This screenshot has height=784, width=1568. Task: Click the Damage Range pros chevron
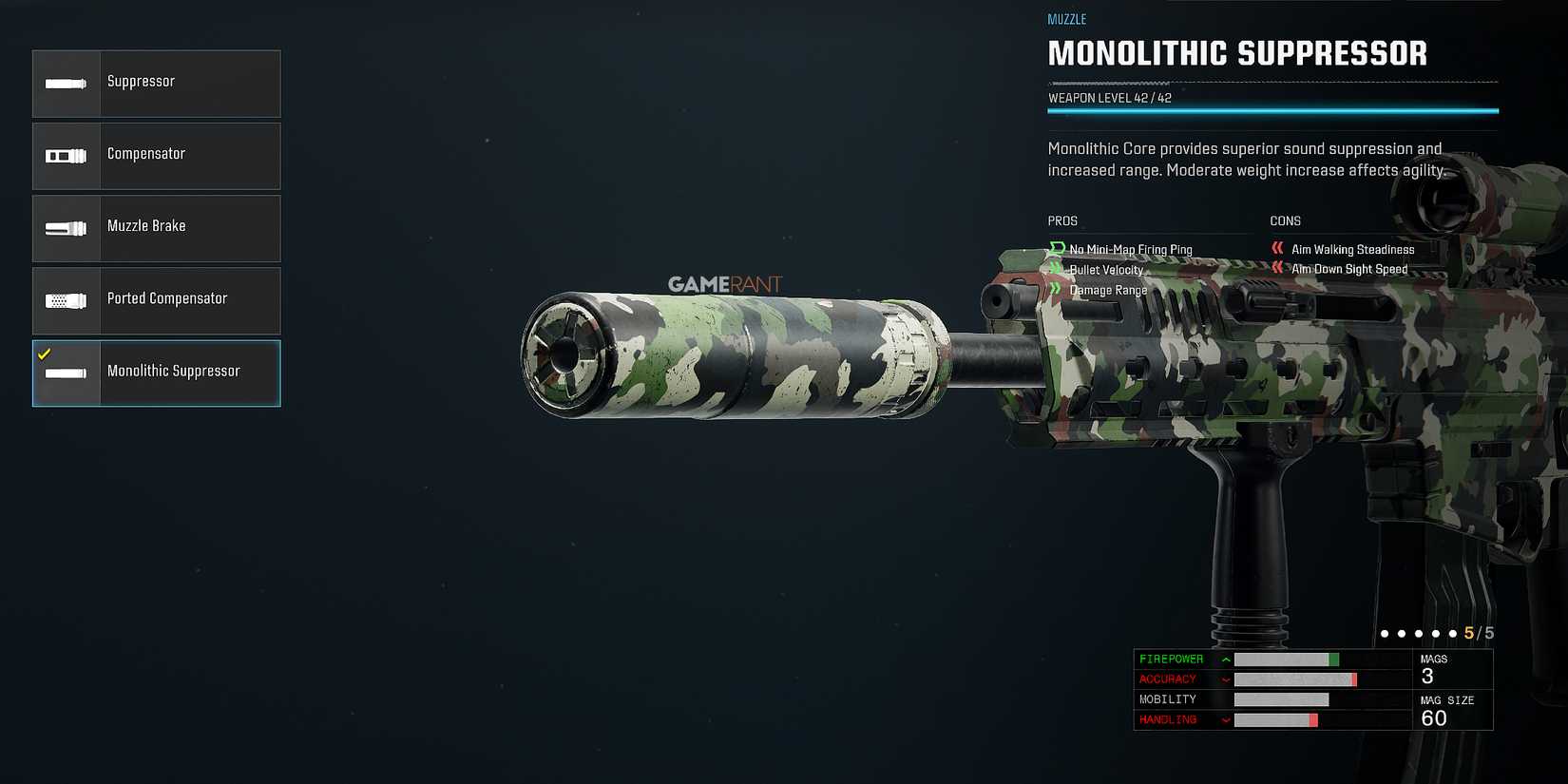pos(1056,290)
